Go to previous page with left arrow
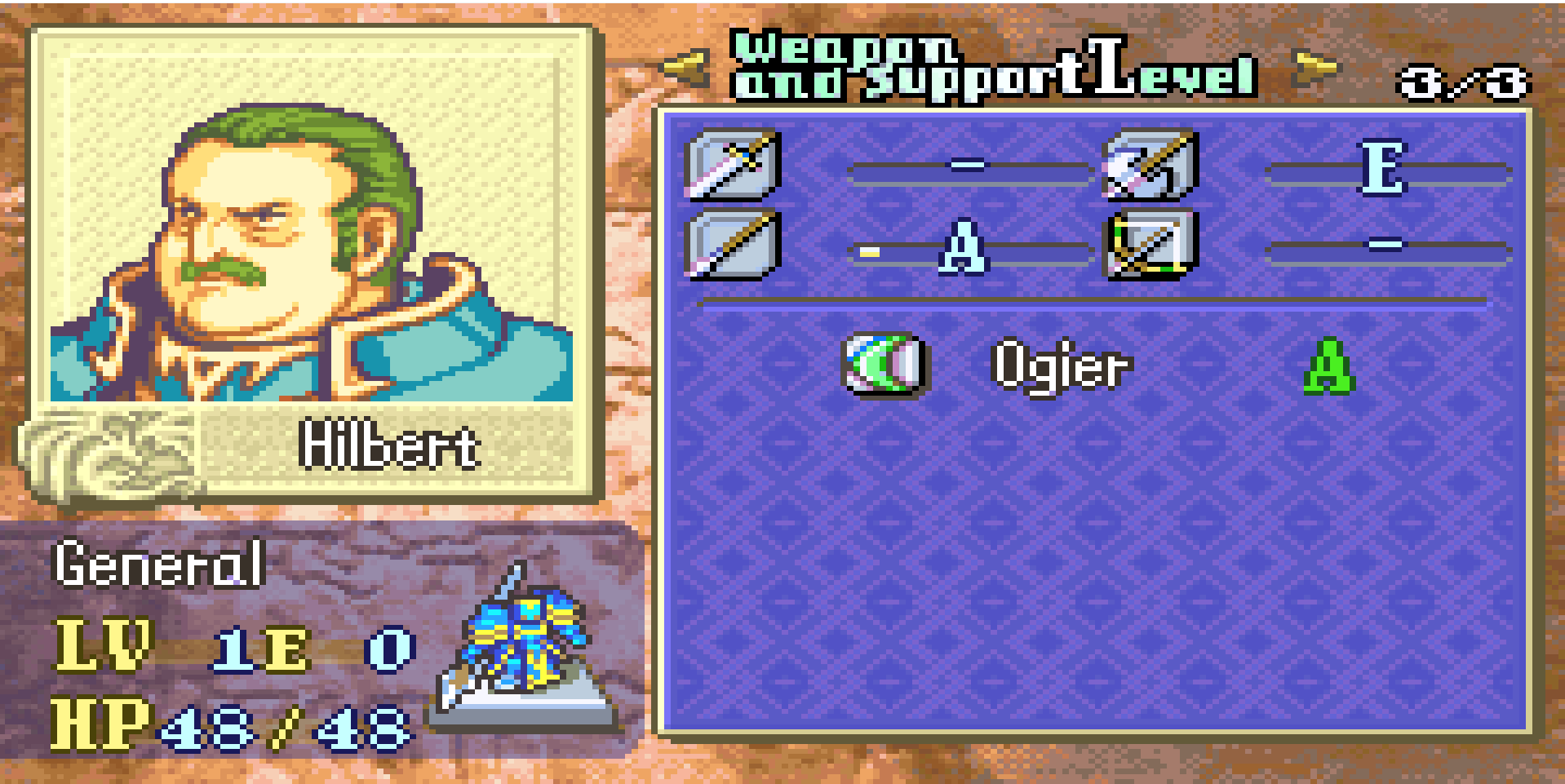Viewport: 1565px width, 784px height. 684,69
